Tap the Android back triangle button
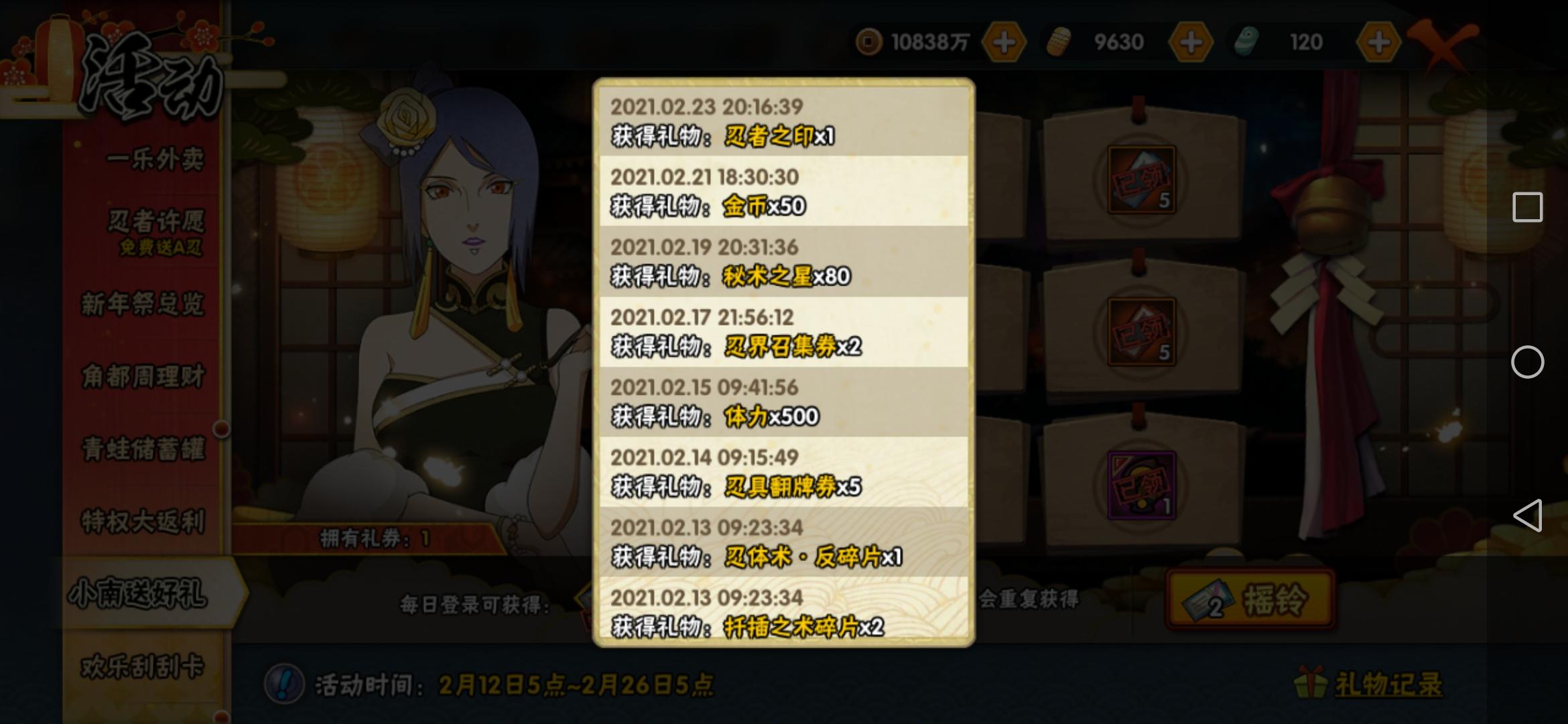The image size is (1568, 724). pos(1529,514)
